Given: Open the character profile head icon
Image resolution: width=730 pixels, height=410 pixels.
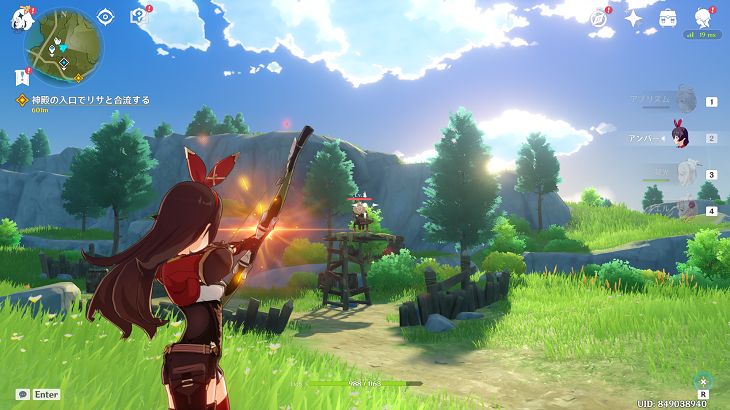Looking at the screenshot, I should point(702,17).
